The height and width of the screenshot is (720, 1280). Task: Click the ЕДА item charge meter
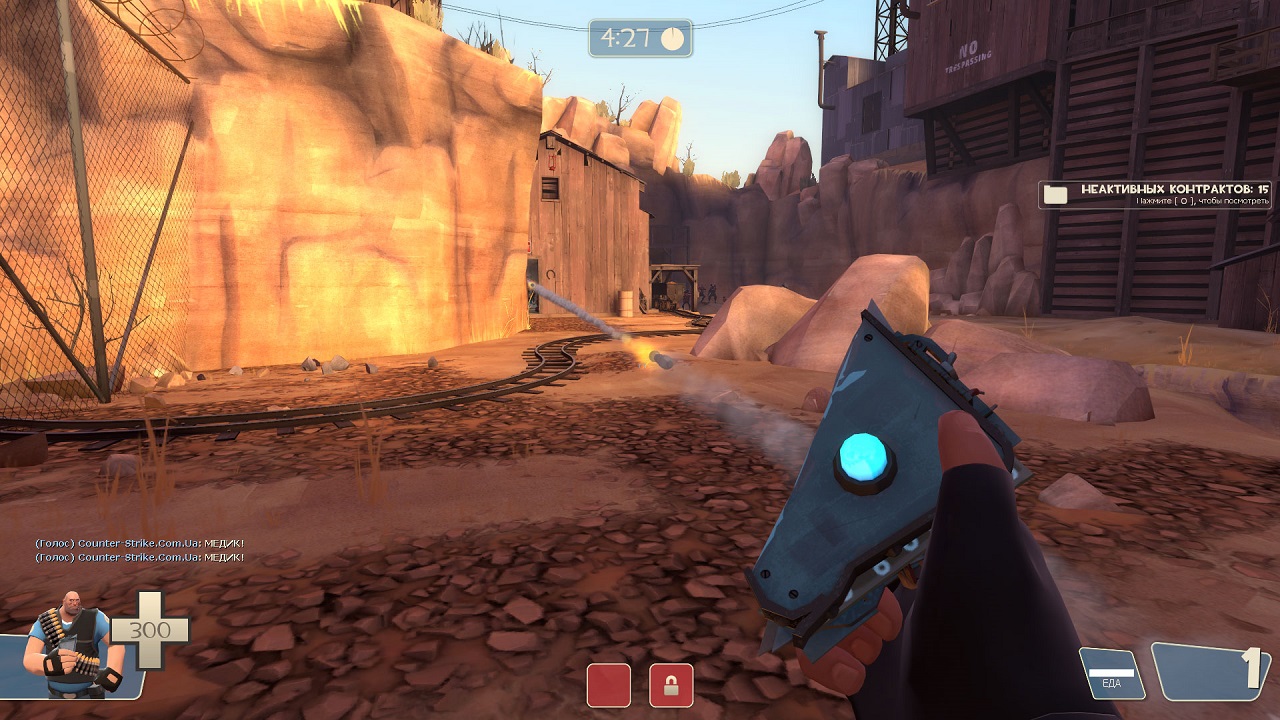[x=1112, y=674]
